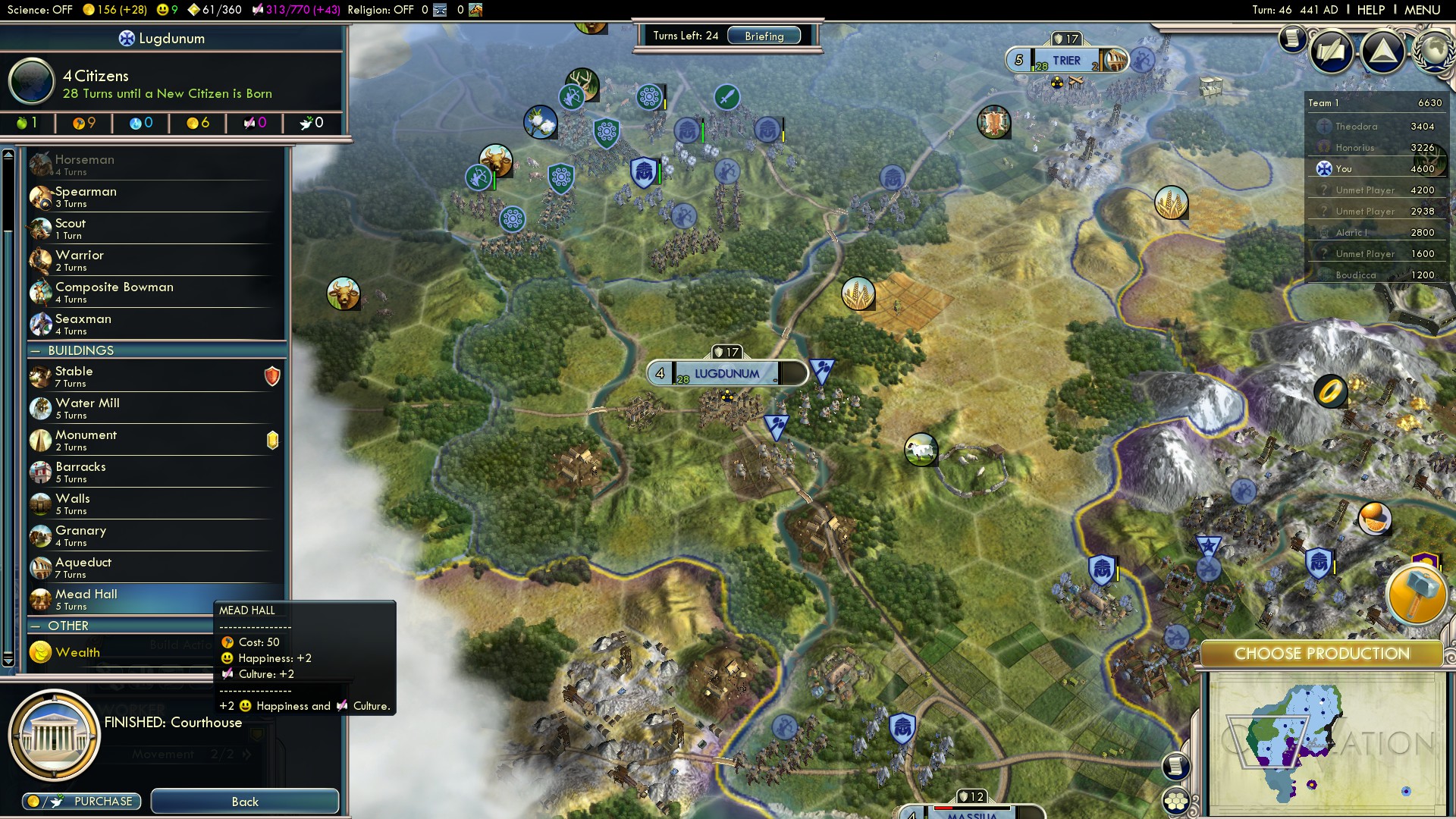Image resolution: width=1456 pixels, height=819 pixels.
Task: Queue the Warrior unit
Action: pos(155,260)
